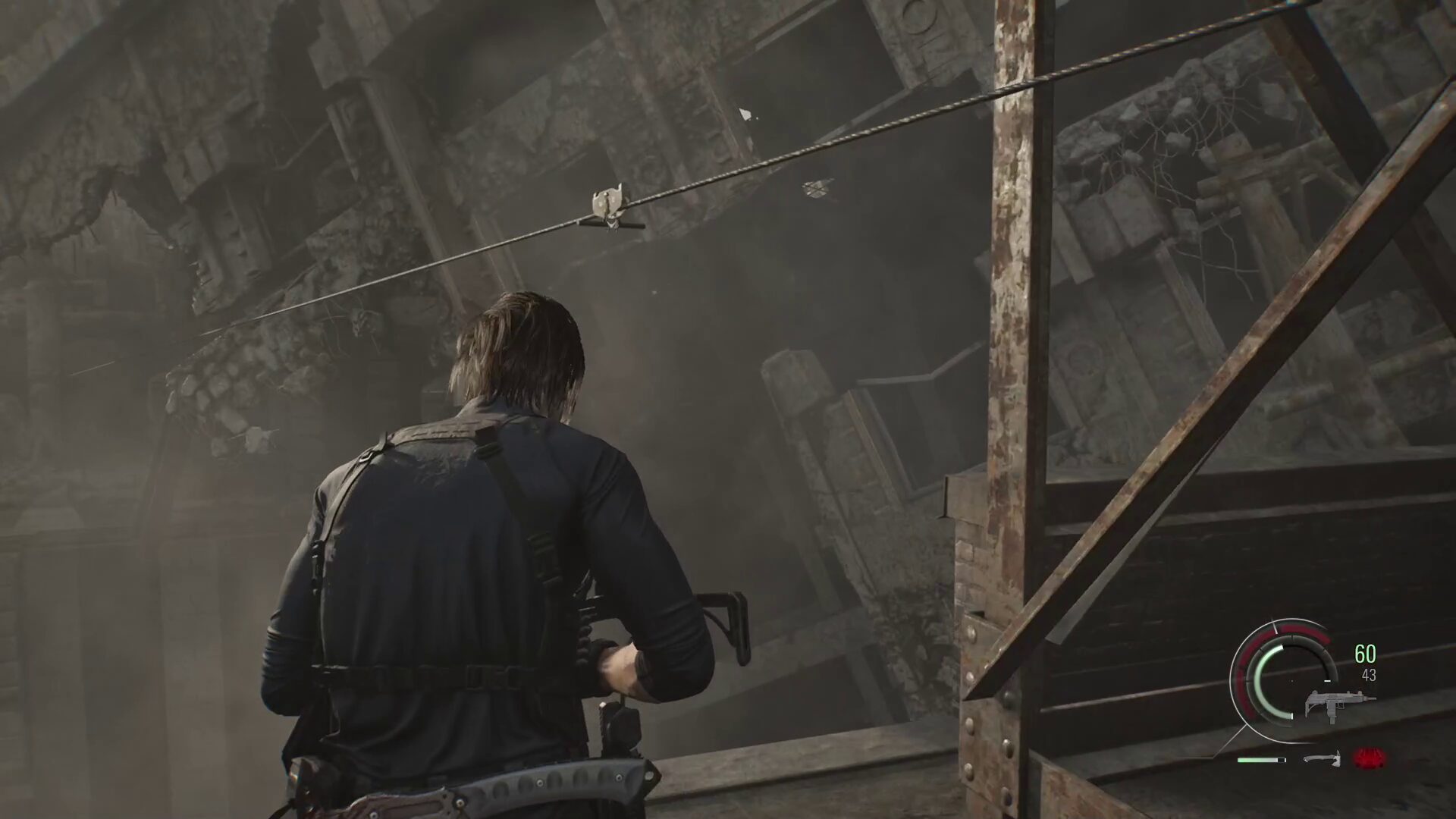Click the hatchet melee weapon icon
The height and width of the screenshot is (819, 1456).
coord(1322,758)
